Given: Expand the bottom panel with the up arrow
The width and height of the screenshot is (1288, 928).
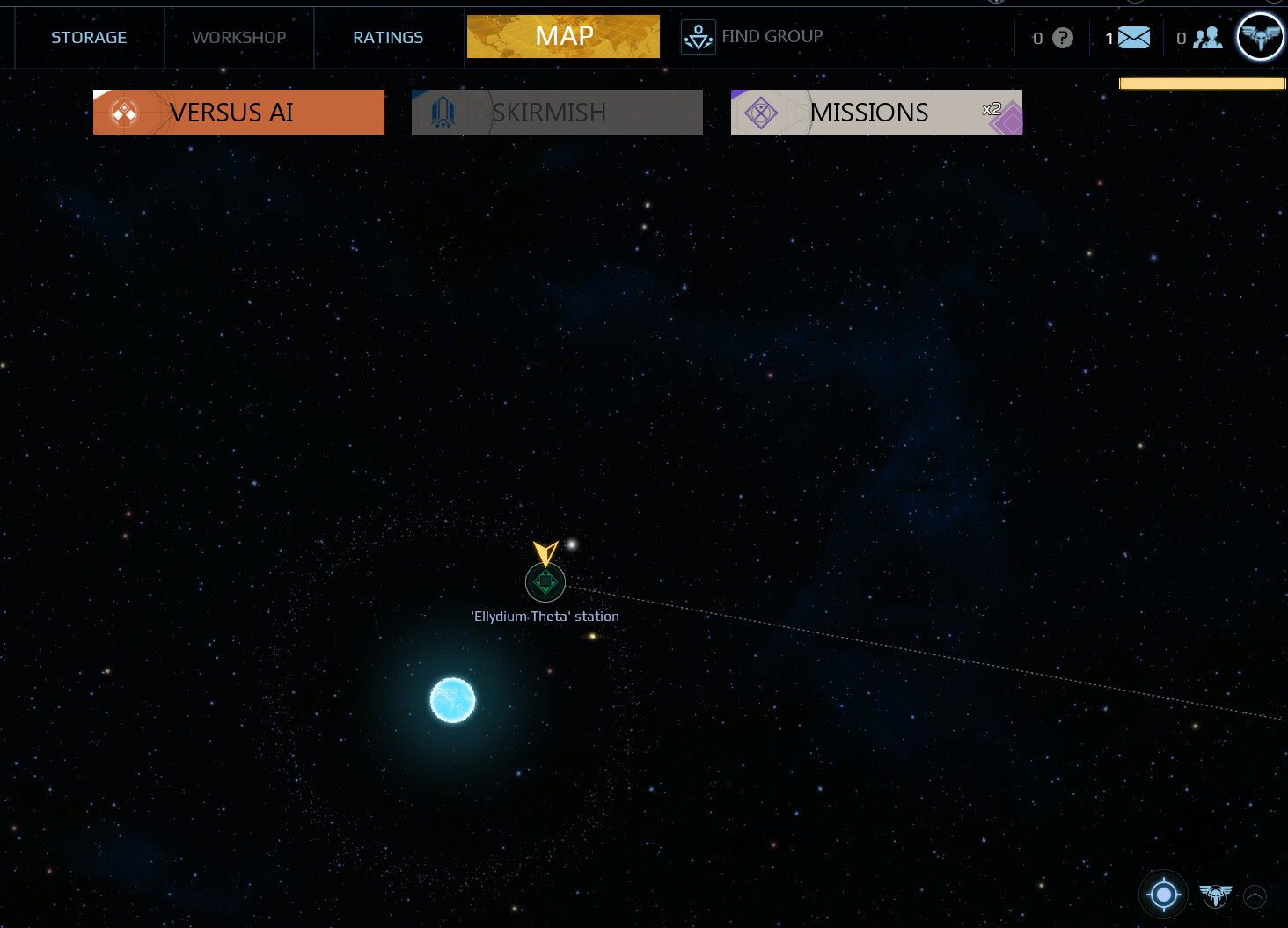Looking at the screenshot, I should click(x=1255, y=896).
